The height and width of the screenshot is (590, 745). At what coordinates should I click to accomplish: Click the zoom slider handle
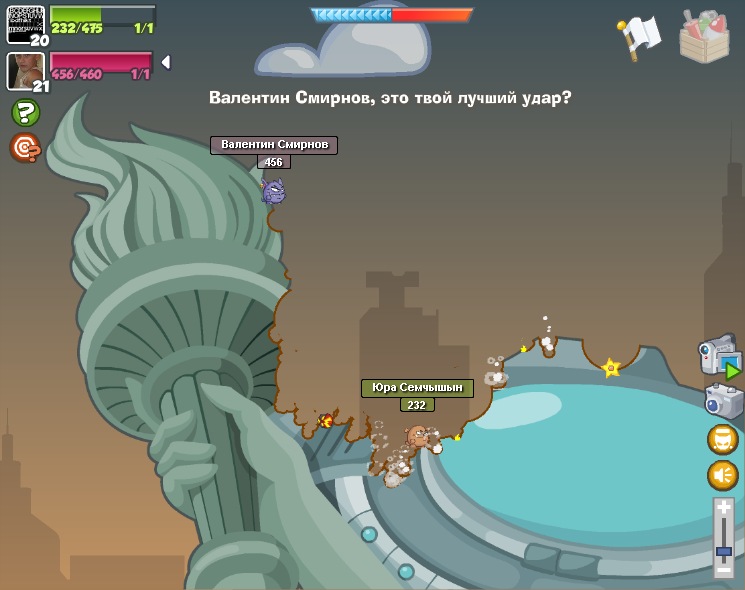click(x=723, y=551)
